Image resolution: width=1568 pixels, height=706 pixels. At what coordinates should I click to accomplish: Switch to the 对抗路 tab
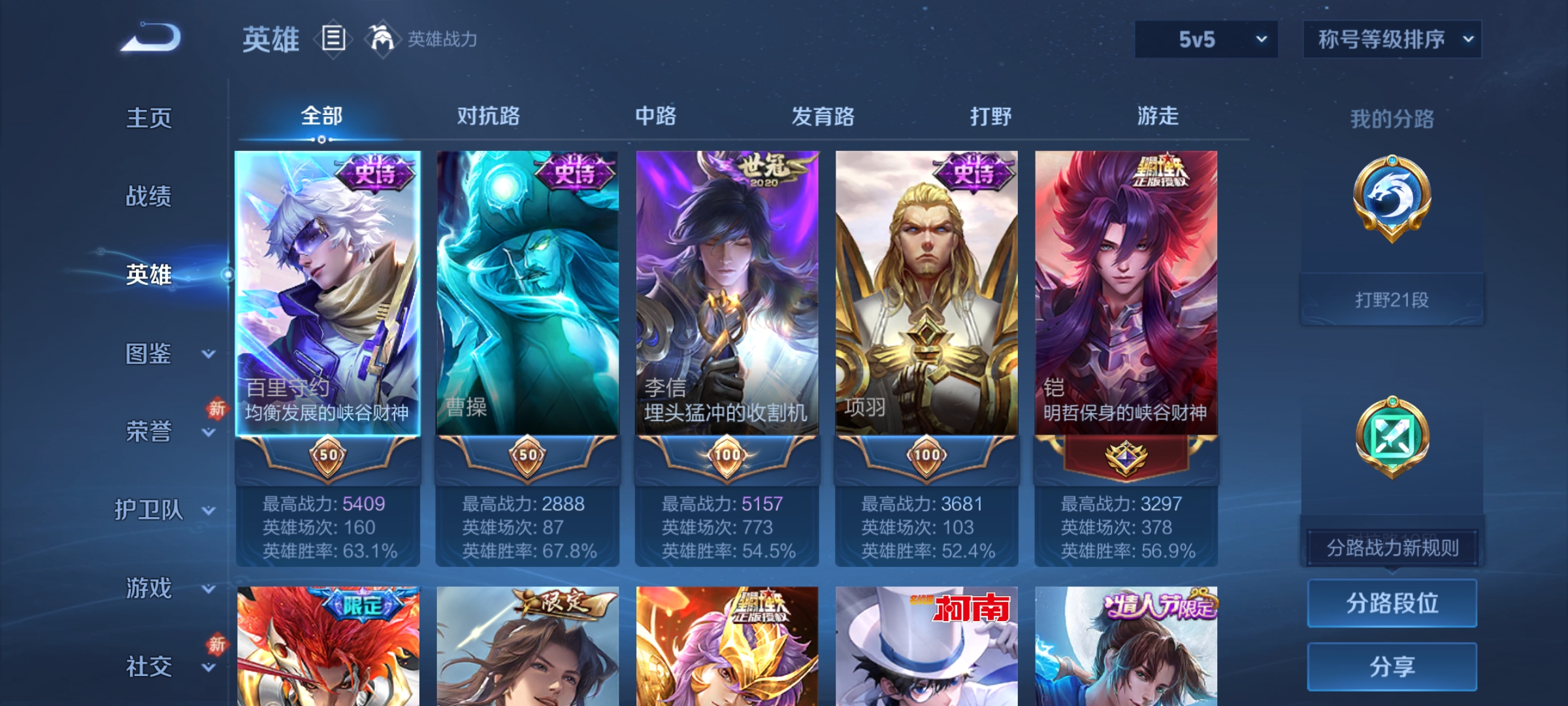(489, 116)
